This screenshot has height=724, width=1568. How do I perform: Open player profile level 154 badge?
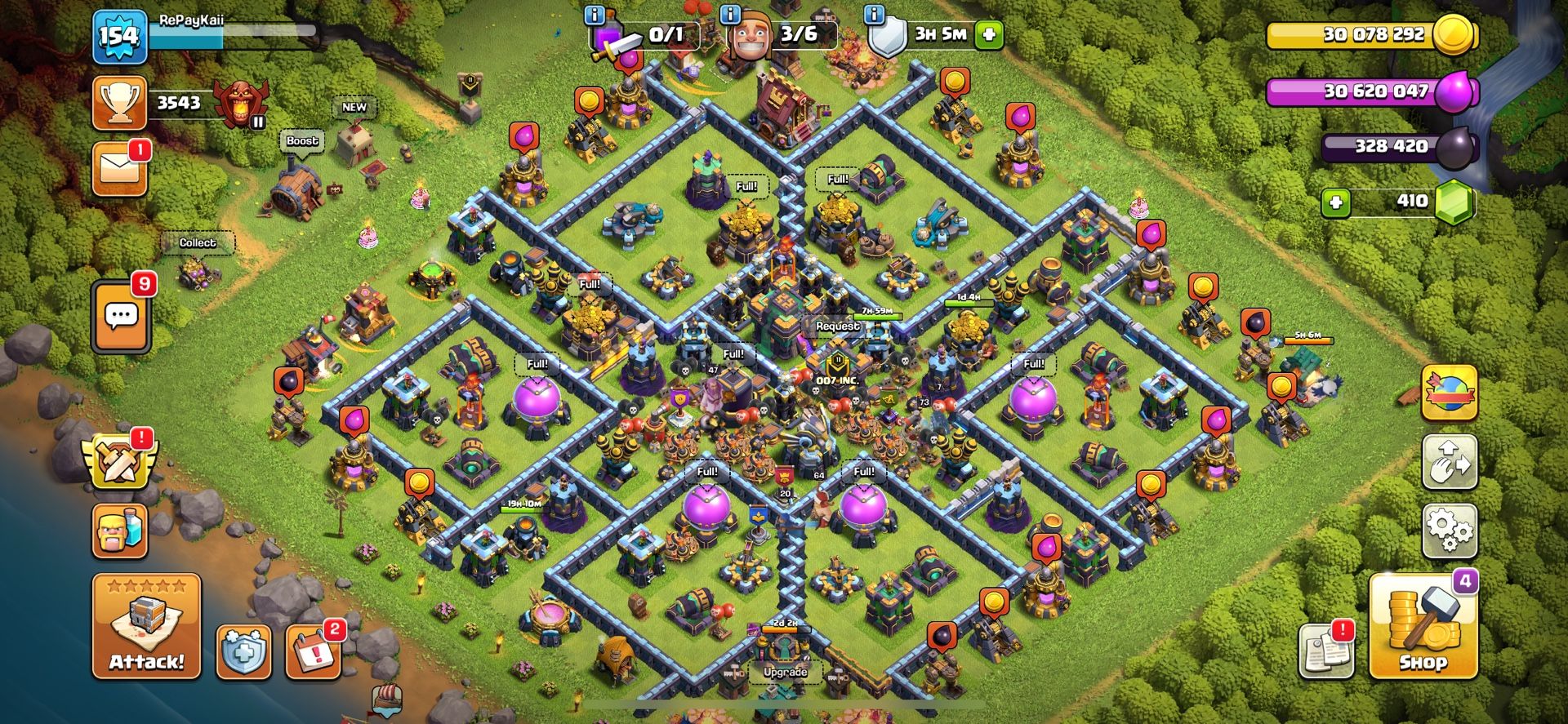pyautogui.click(x=119, y=37)
